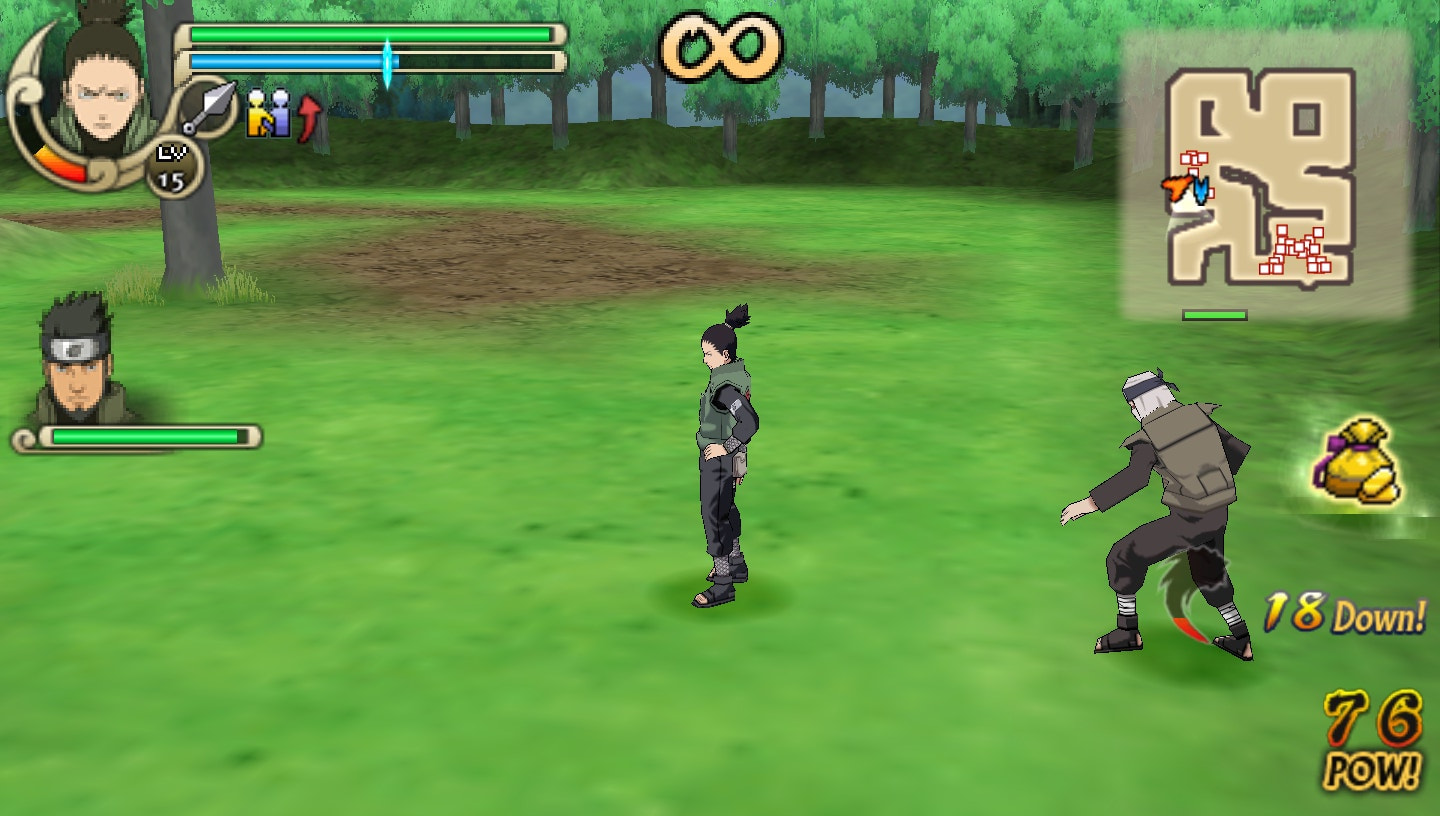Click the blue diamond marker on the chakra bar
Image resolution: width=1440 pixels, height=816 pixels.
tap(388, 57)
